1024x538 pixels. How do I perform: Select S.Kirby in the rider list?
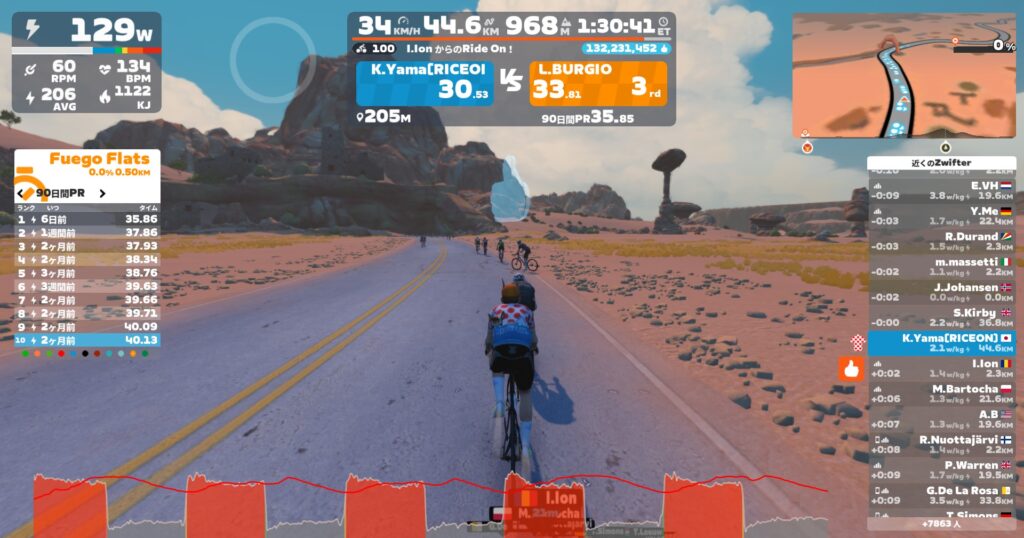(x=941, y=318)
